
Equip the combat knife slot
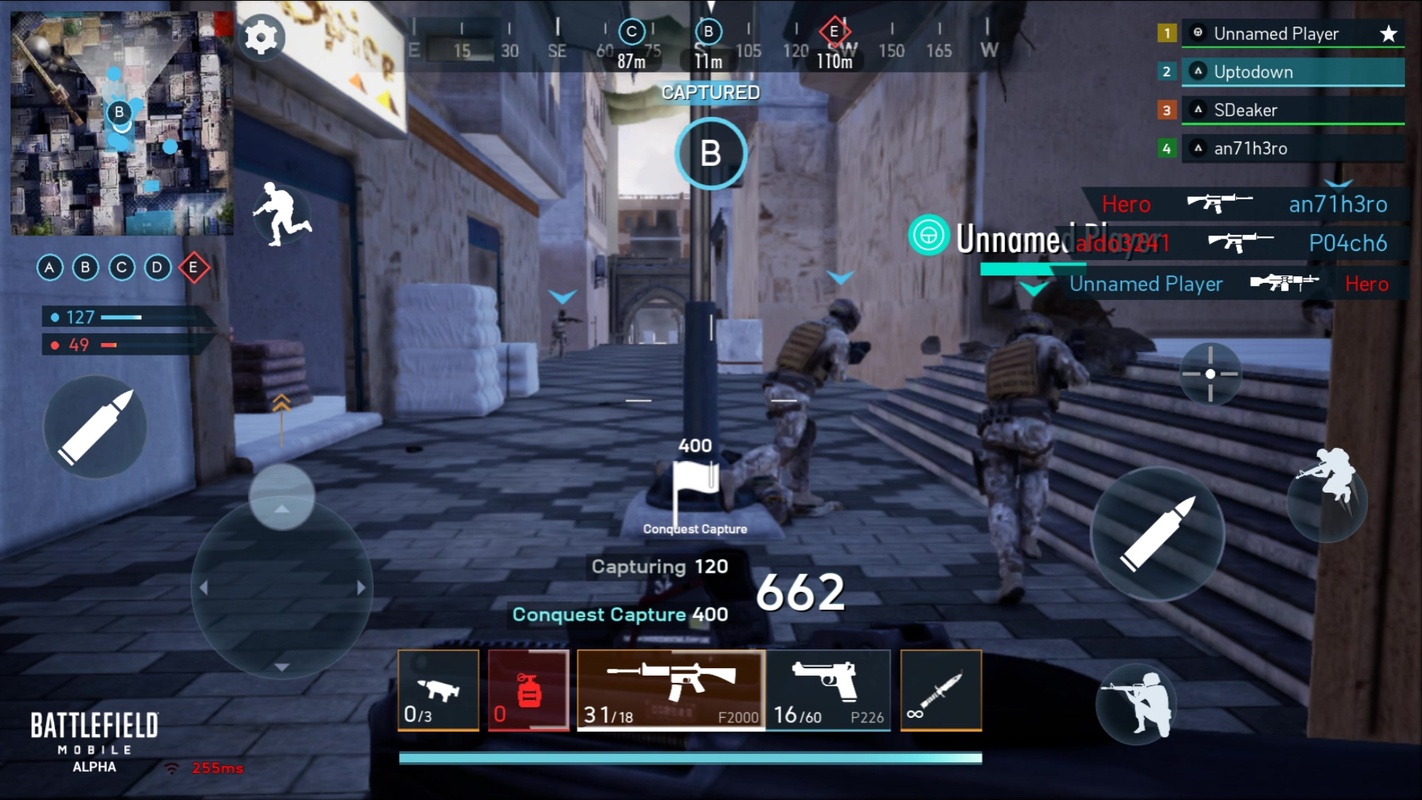941,689
